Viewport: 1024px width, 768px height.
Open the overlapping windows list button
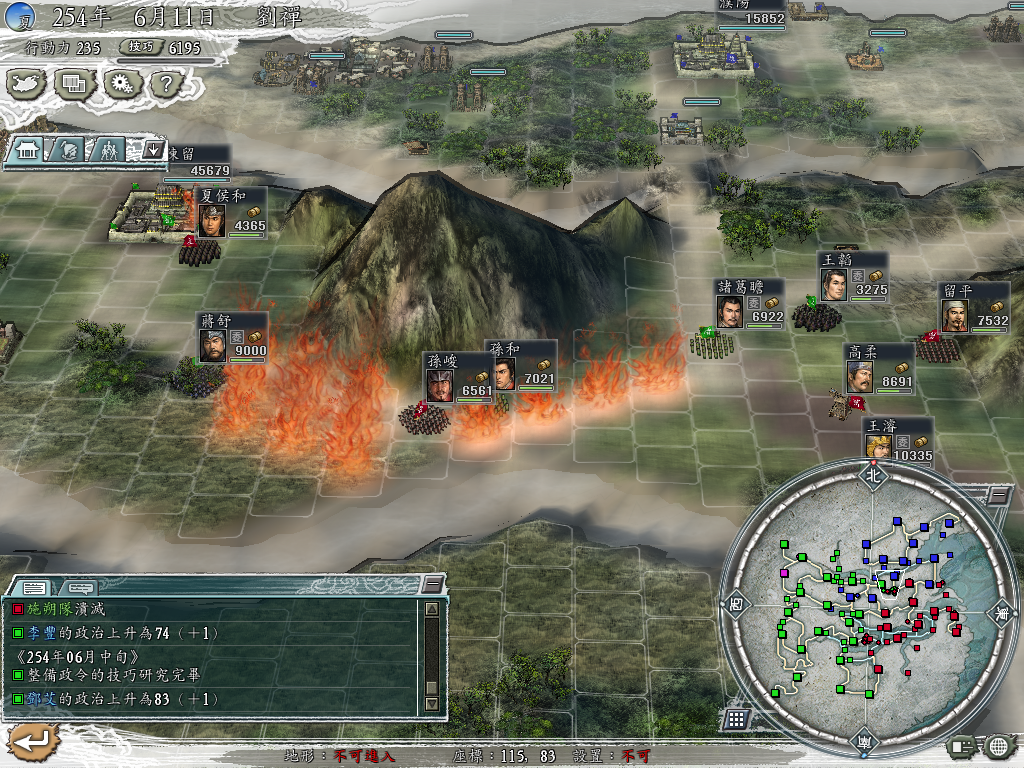[73, 84]
